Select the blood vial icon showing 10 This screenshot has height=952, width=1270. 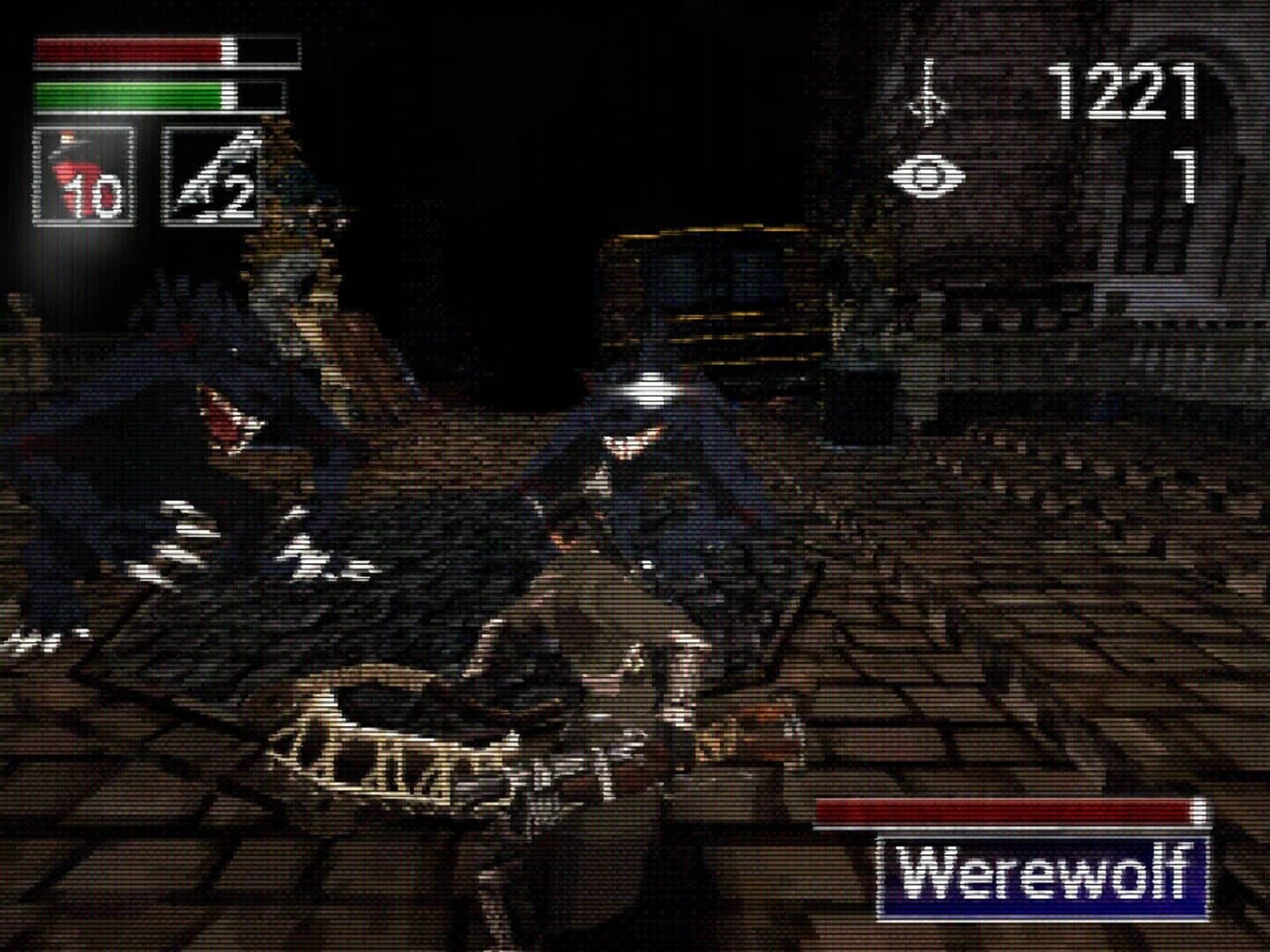pyautogui.click(x=84, y=176)
